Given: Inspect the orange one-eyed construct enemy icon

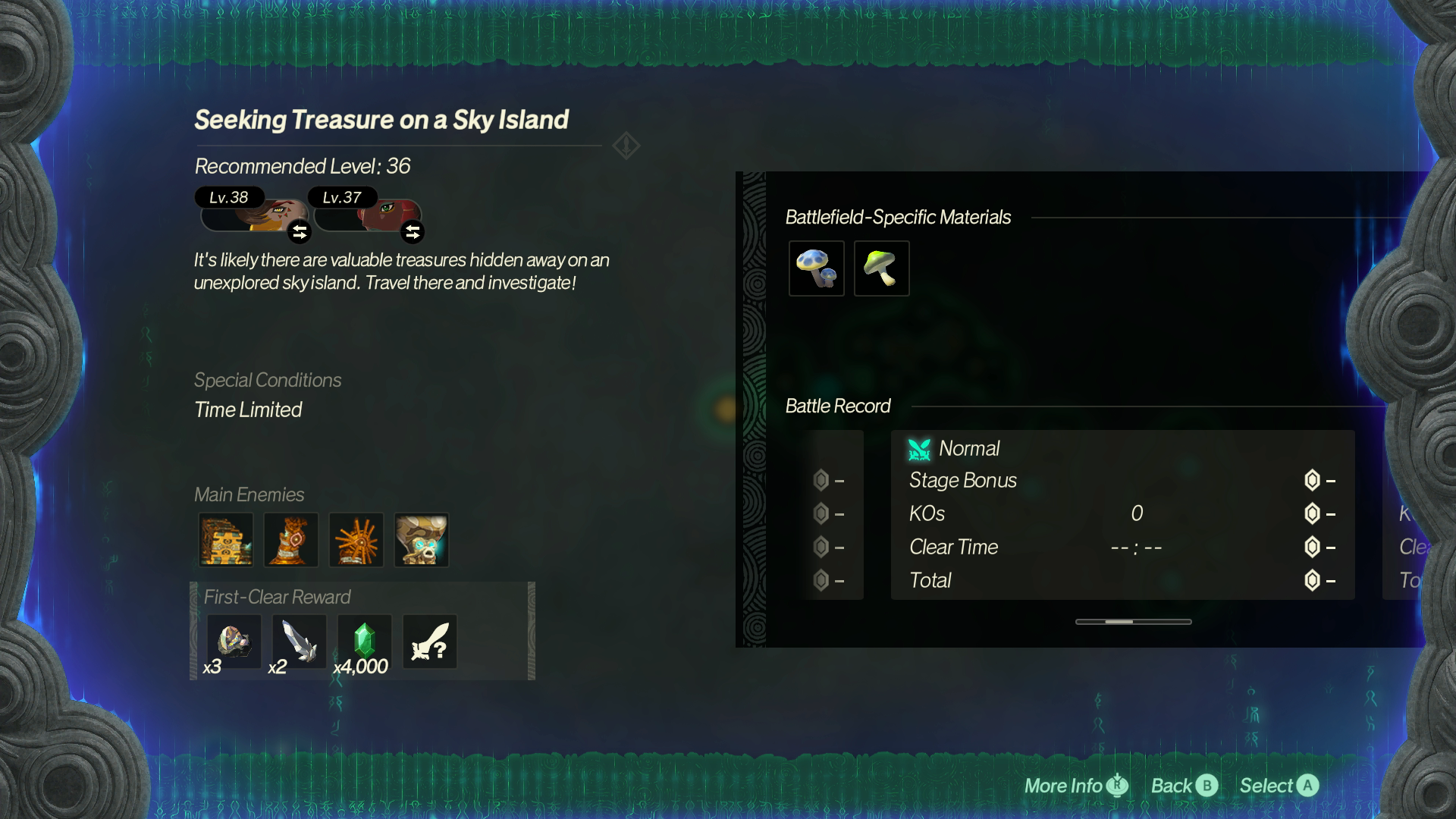Looking at the screenshot, I should pyautogui.click(x=291, y=540).
